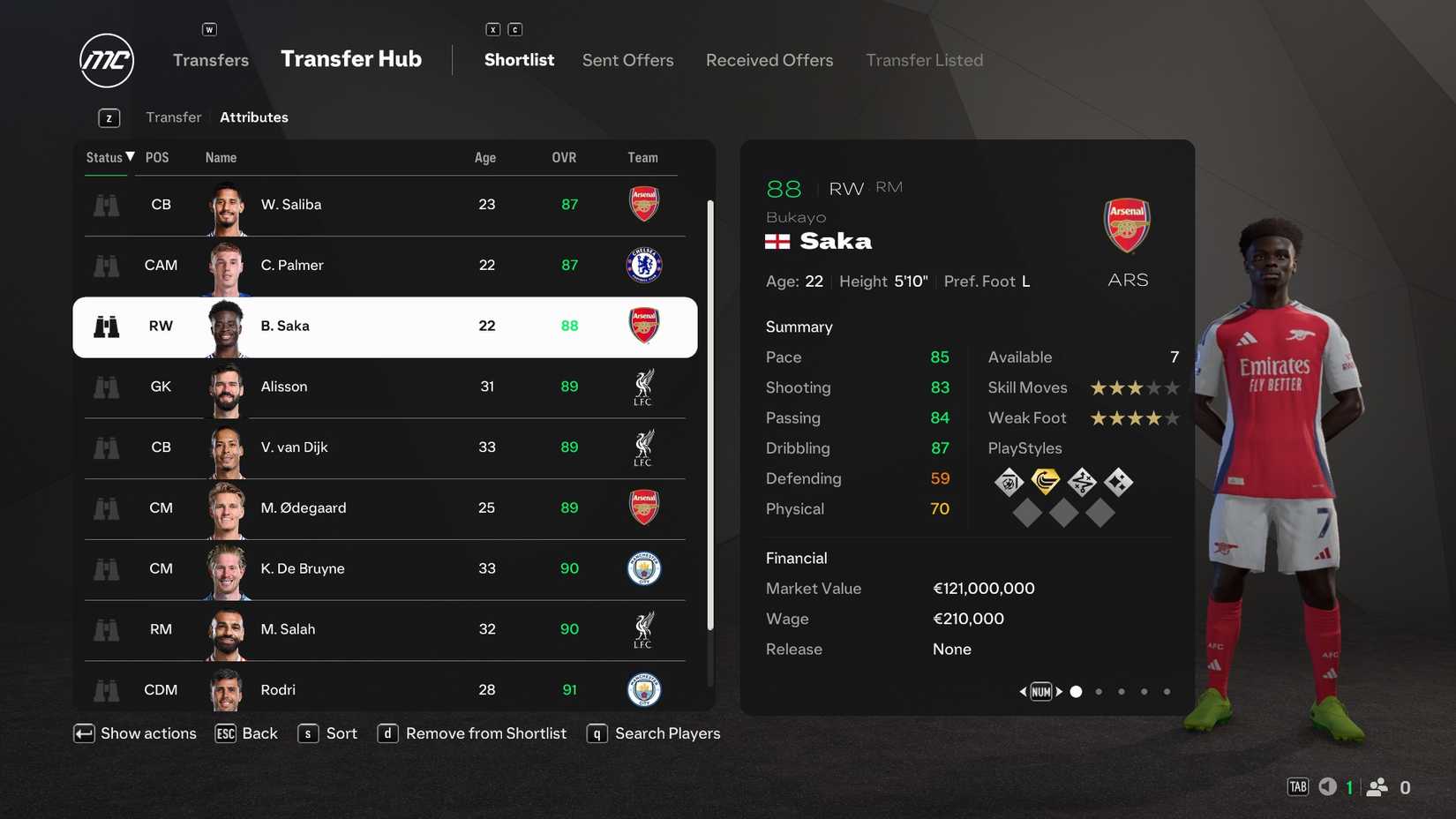Click the England flag beside Saka's name
Image resolution: width=1456 pixels, height=819 pixels.
point(776,240)
